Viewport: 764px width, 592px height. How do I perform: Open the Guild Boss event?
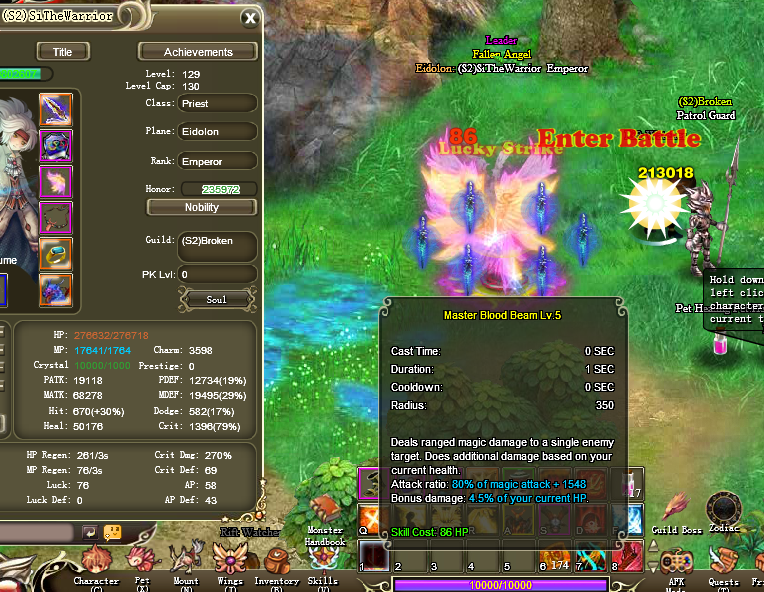pyautogui.click(x=676, y=509)
